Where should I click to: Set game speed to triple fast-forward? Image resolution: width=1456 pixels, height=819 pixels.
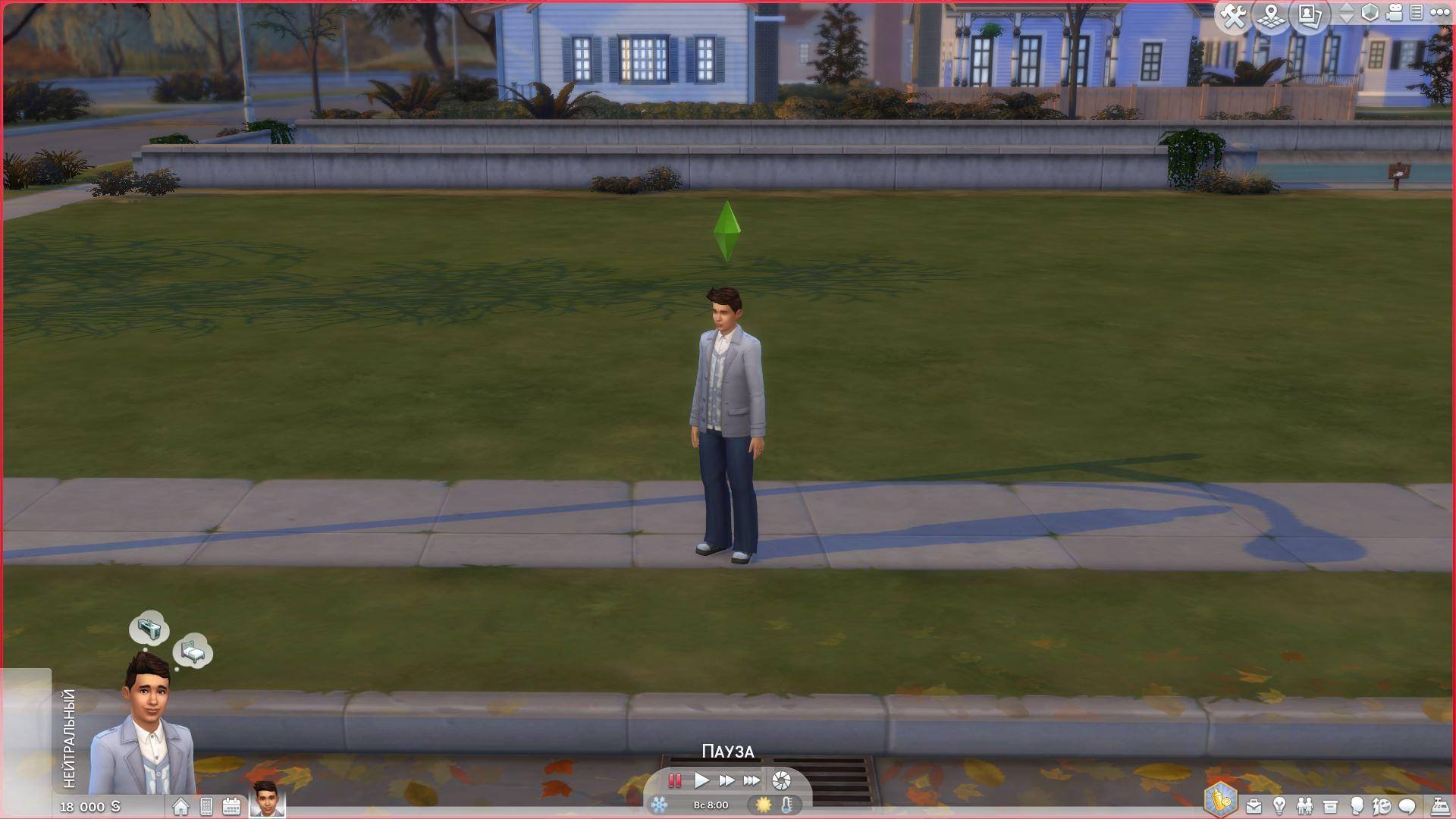[752, 780]
